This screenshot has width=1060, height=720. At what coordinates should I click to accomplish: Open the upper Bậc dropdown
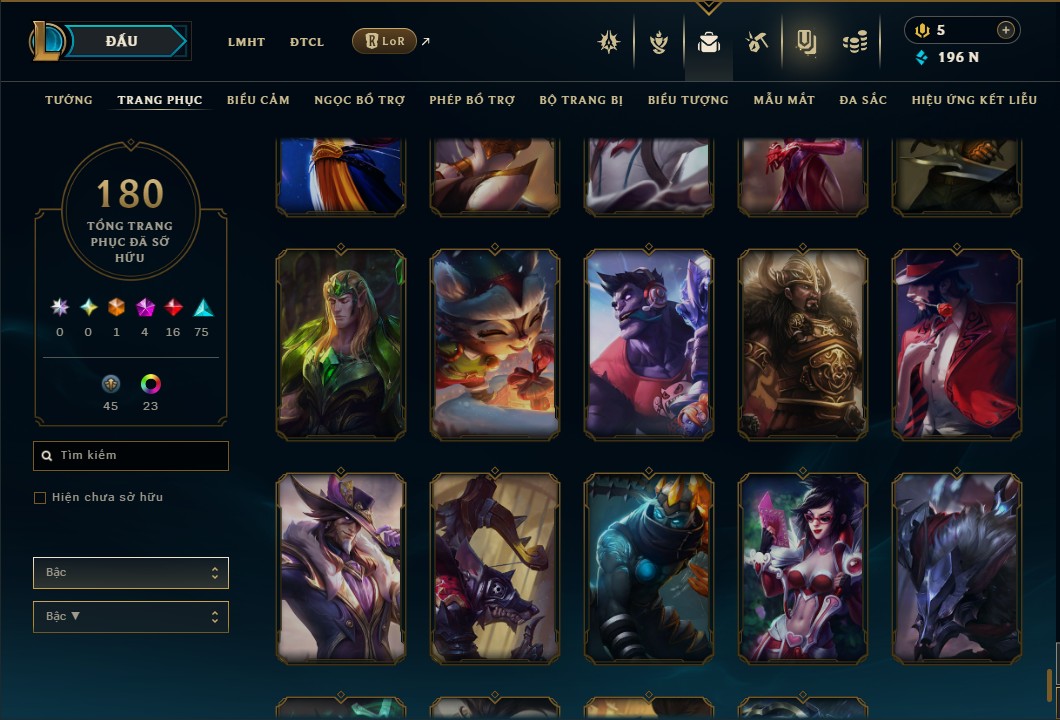pyautogui.click(x=131, y=573)
